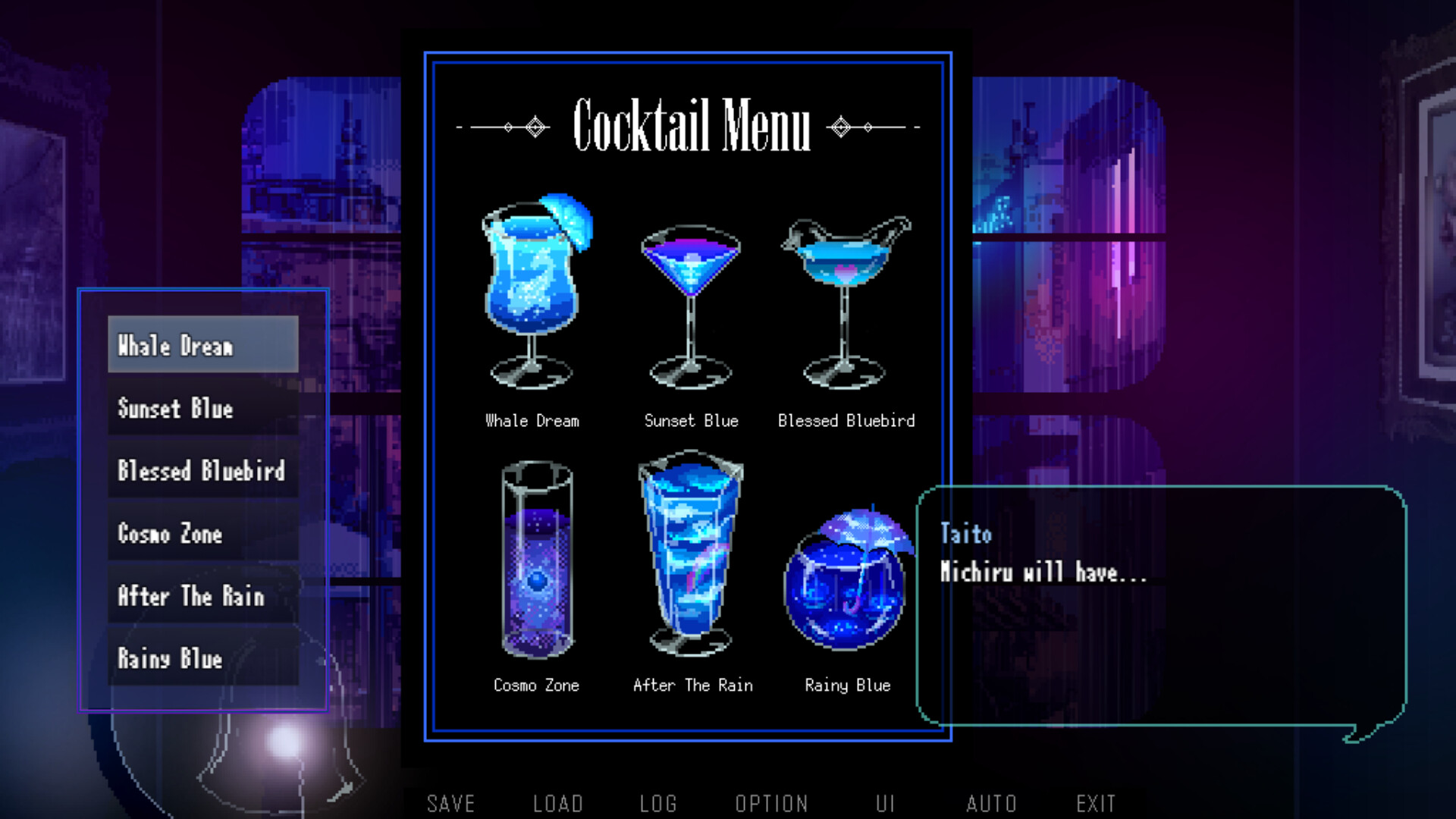The height and width of the screenshot is (819, 1456).
Task: Click EXIT to leave the game
Action: click(1096, 802)
